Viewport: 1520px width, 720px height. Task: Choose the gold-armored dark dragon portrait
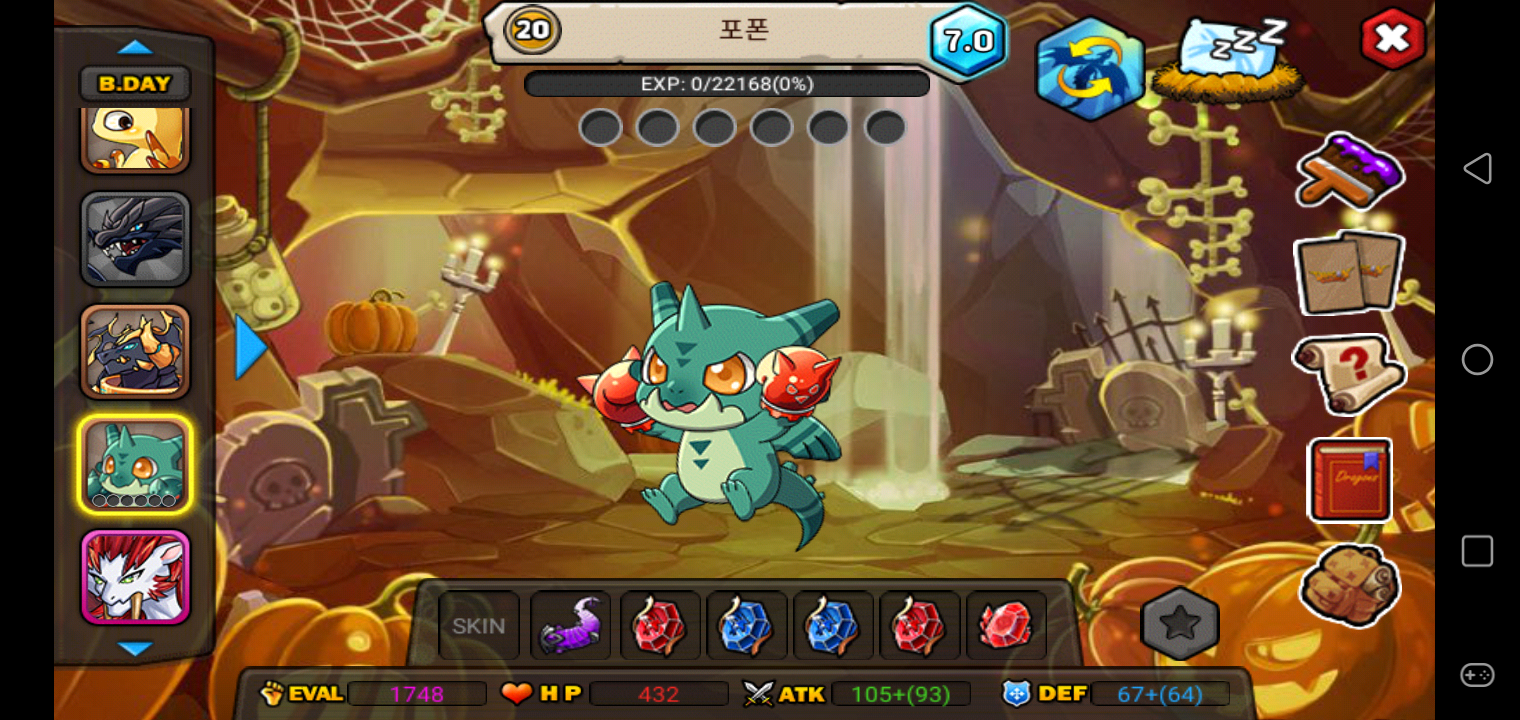[135, 352]
